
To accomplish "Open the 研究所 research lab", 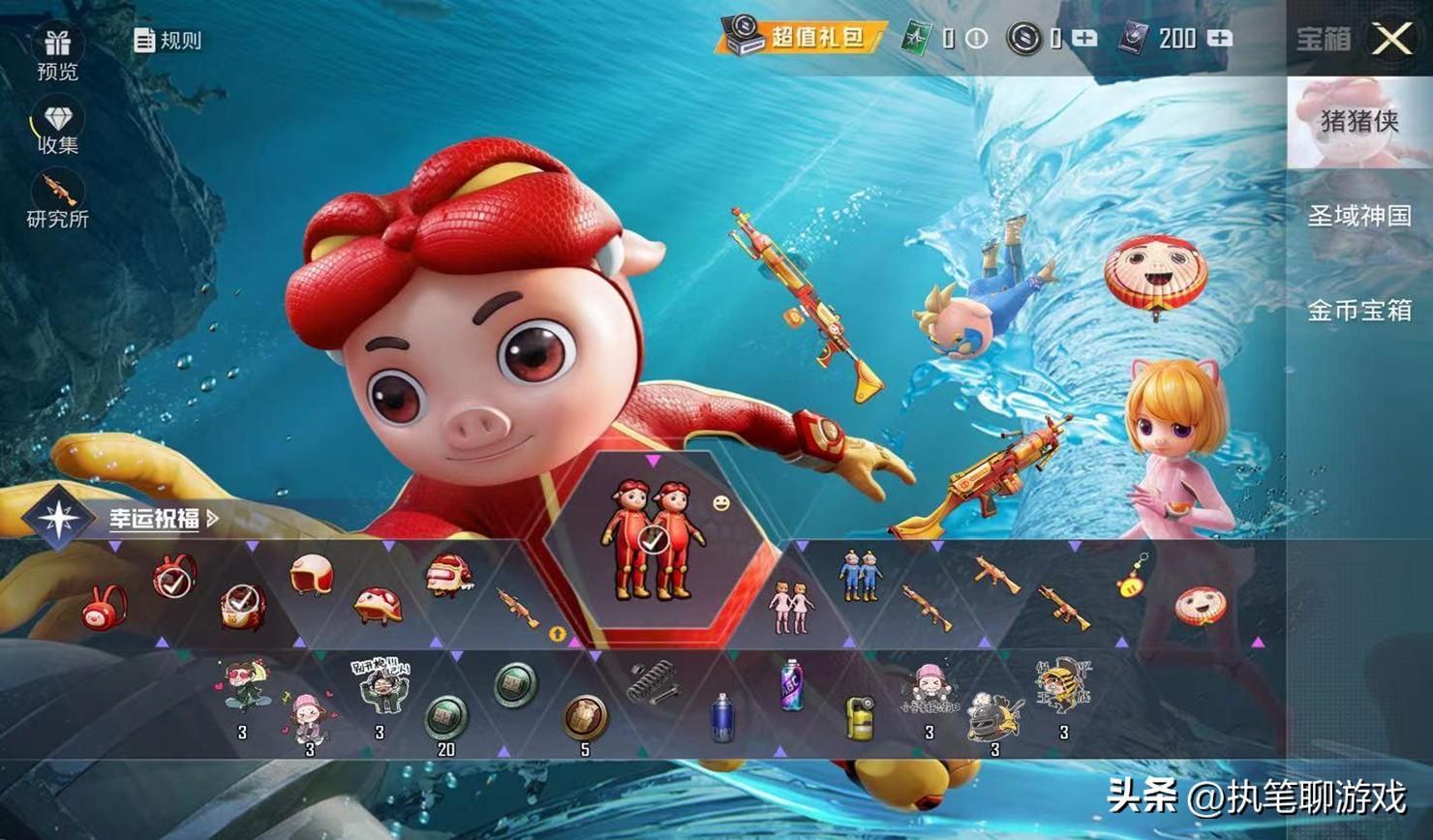I will pos(58,200).
